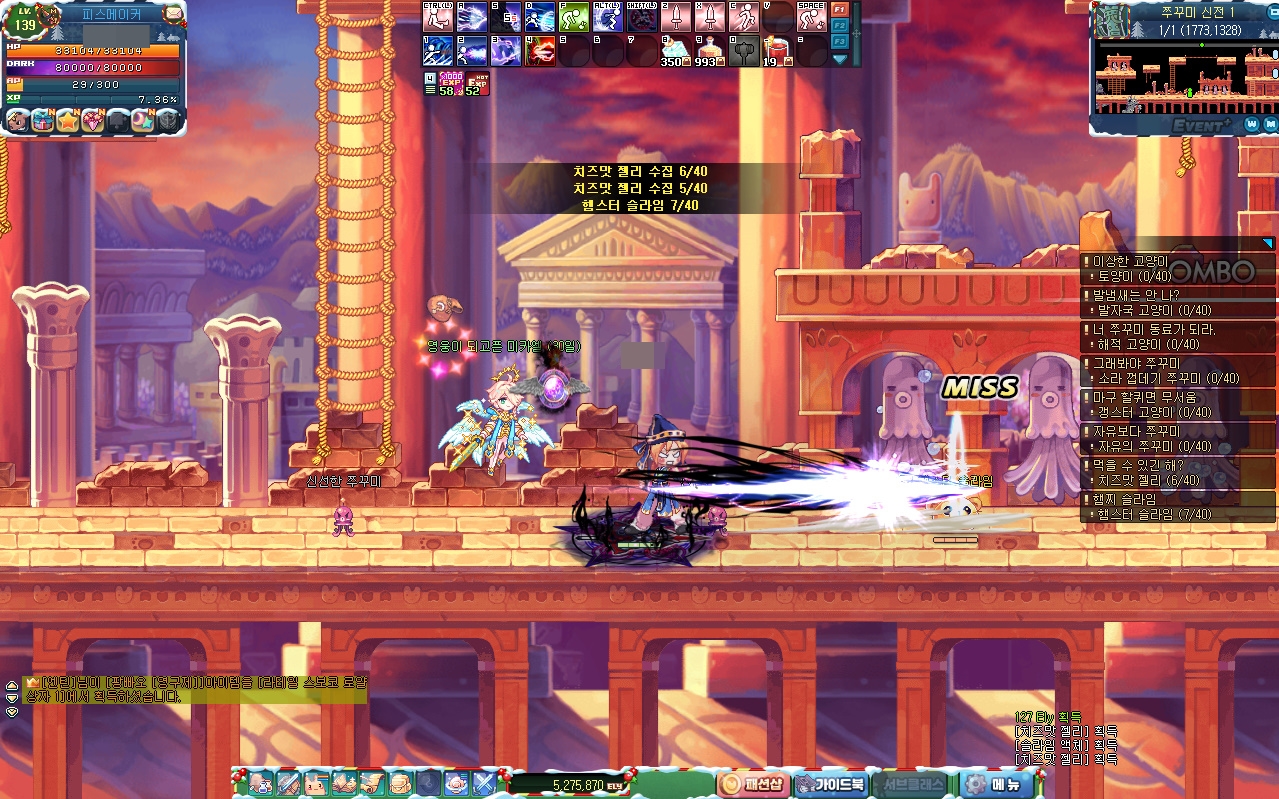Switch to the F2 hotbar page
1279x799 pixels.
[x=840, y=24]
